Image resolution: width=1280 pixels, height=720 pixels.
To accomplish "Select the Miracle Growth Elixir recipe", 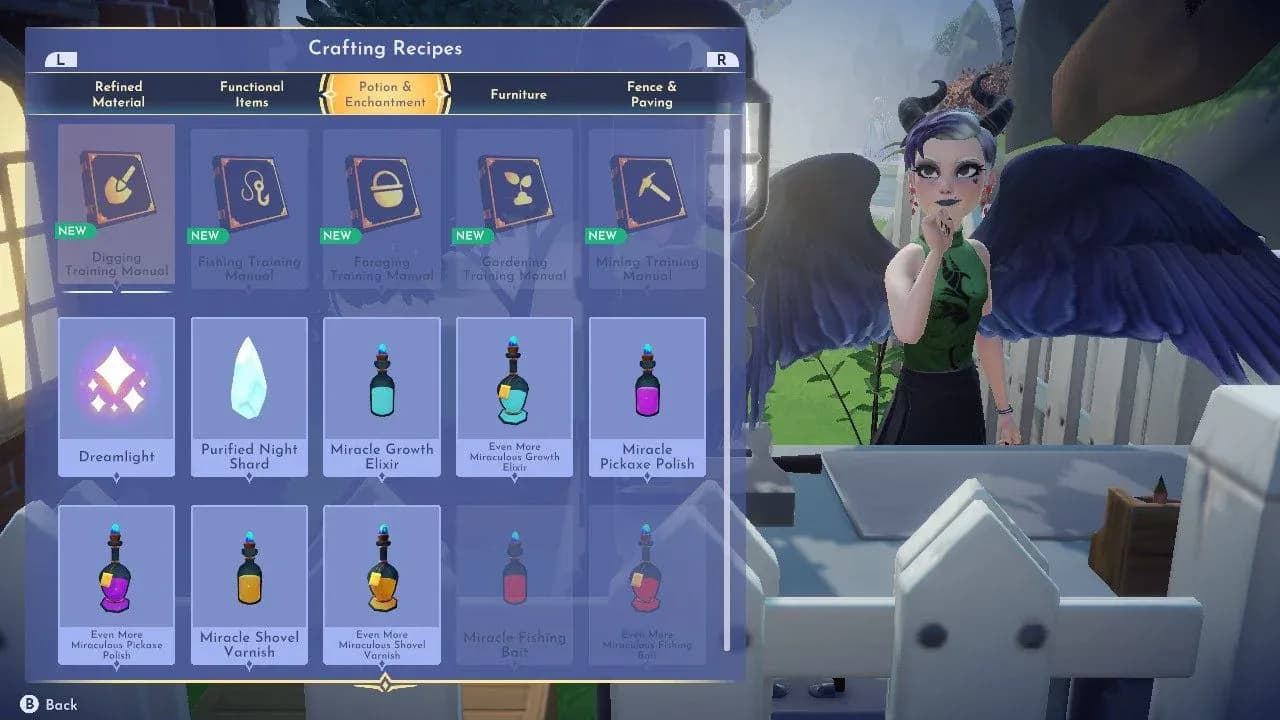I will (x=382, y=396).
